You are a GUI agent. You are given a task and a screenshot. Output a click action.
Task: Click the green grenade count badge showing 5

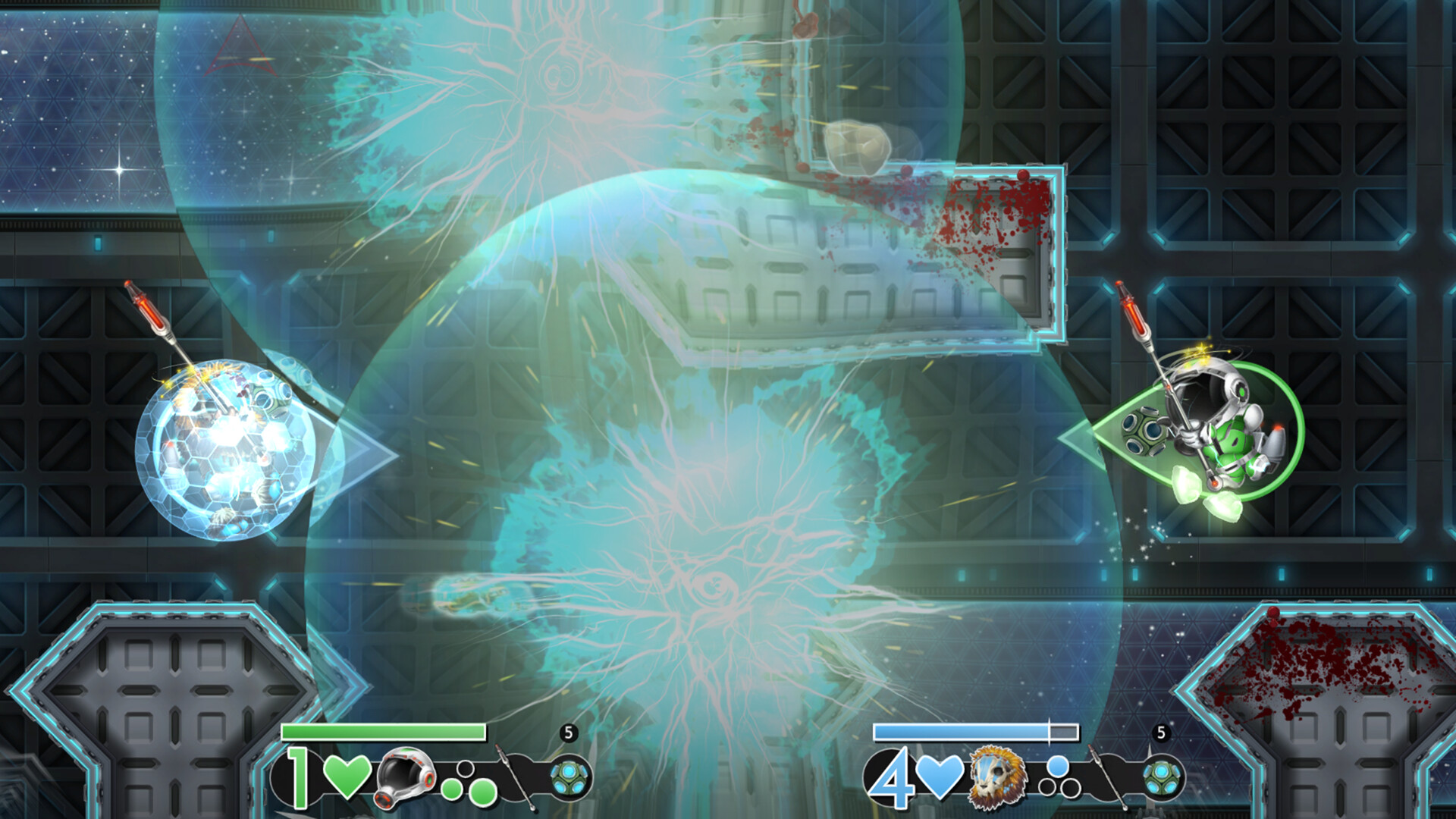point(569,732)
